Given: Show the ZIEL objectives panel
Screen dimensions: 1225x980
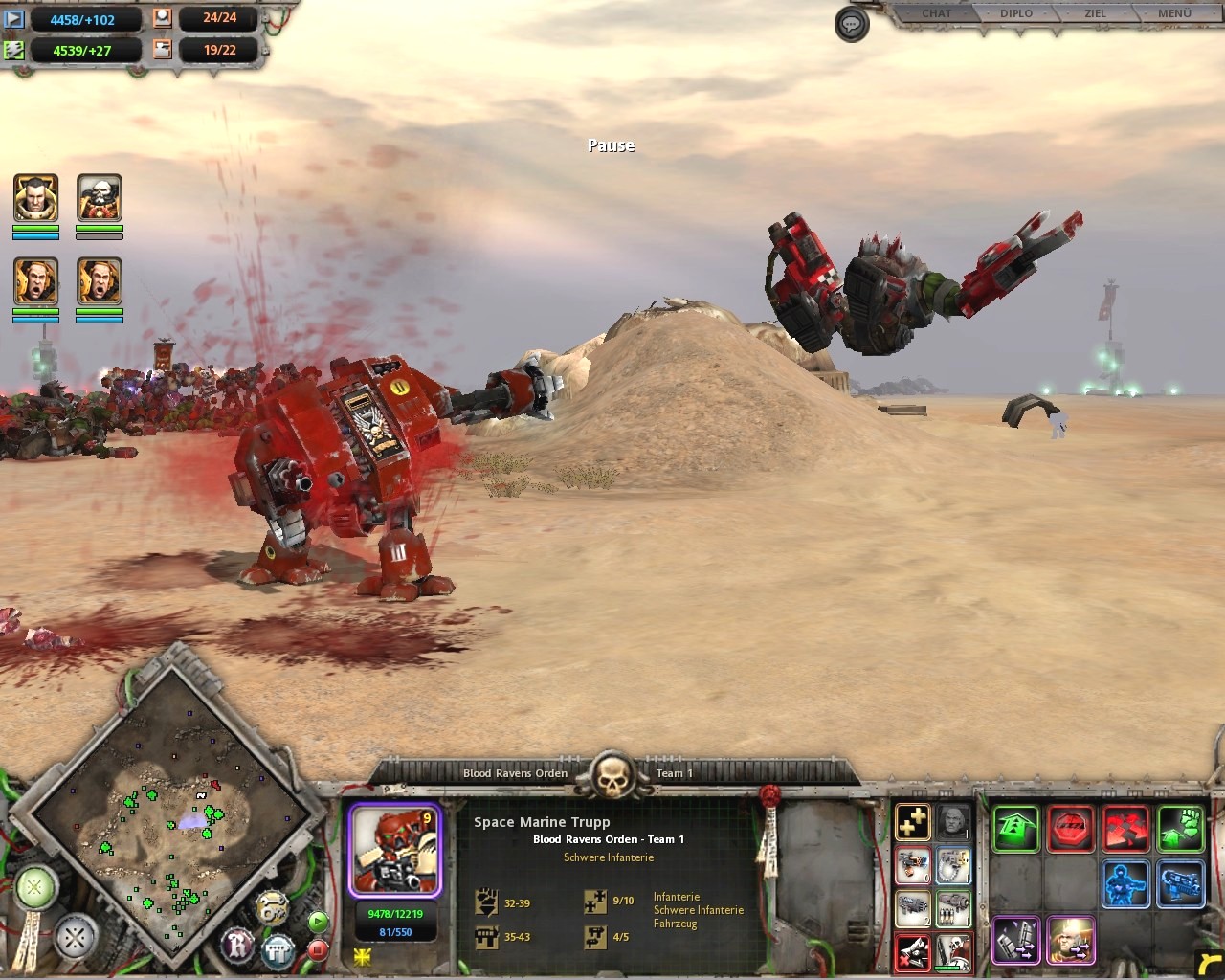Looking at the screenshot, I should pyautogui.click(x=1095, y=13).
